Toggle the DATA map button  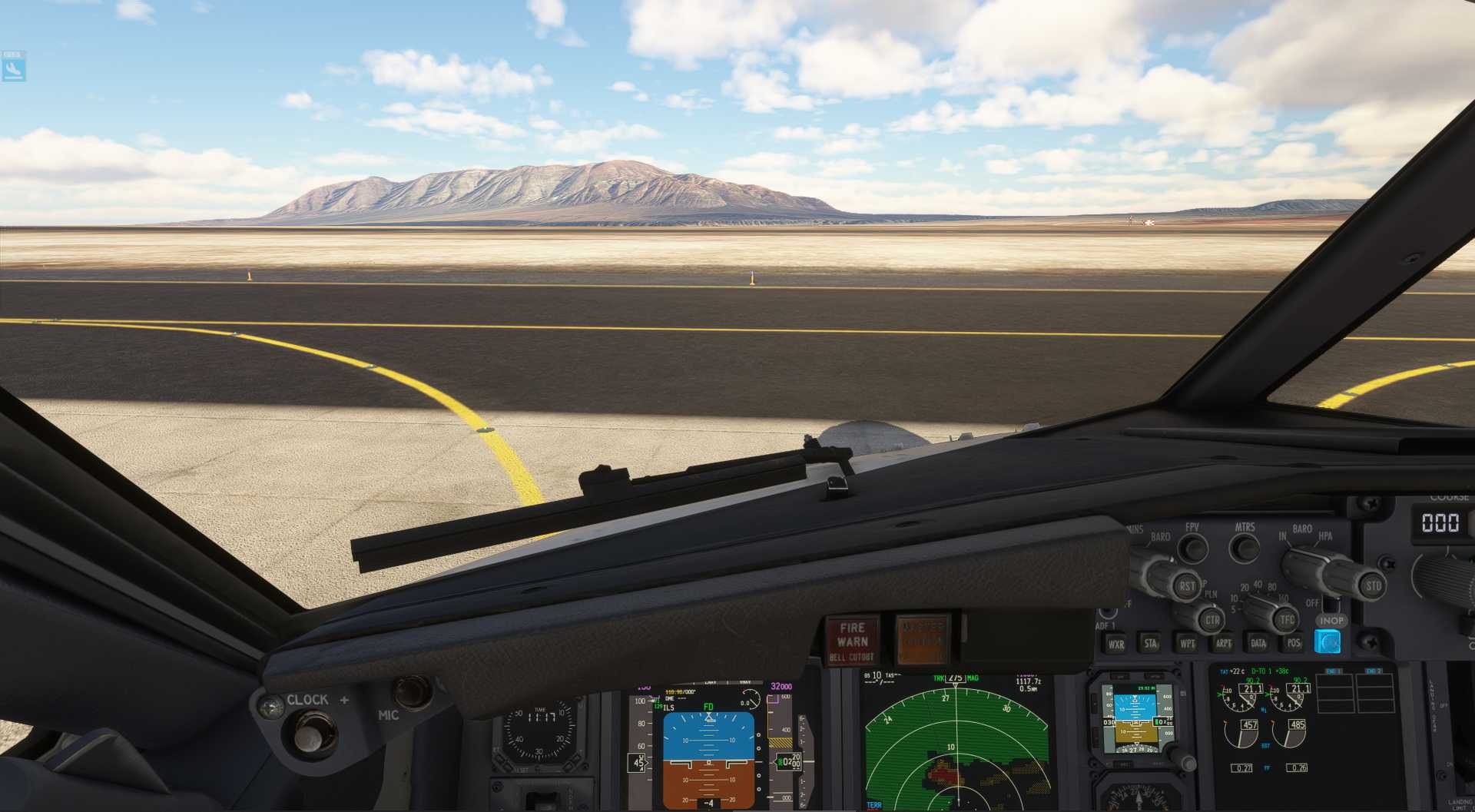1258,643
